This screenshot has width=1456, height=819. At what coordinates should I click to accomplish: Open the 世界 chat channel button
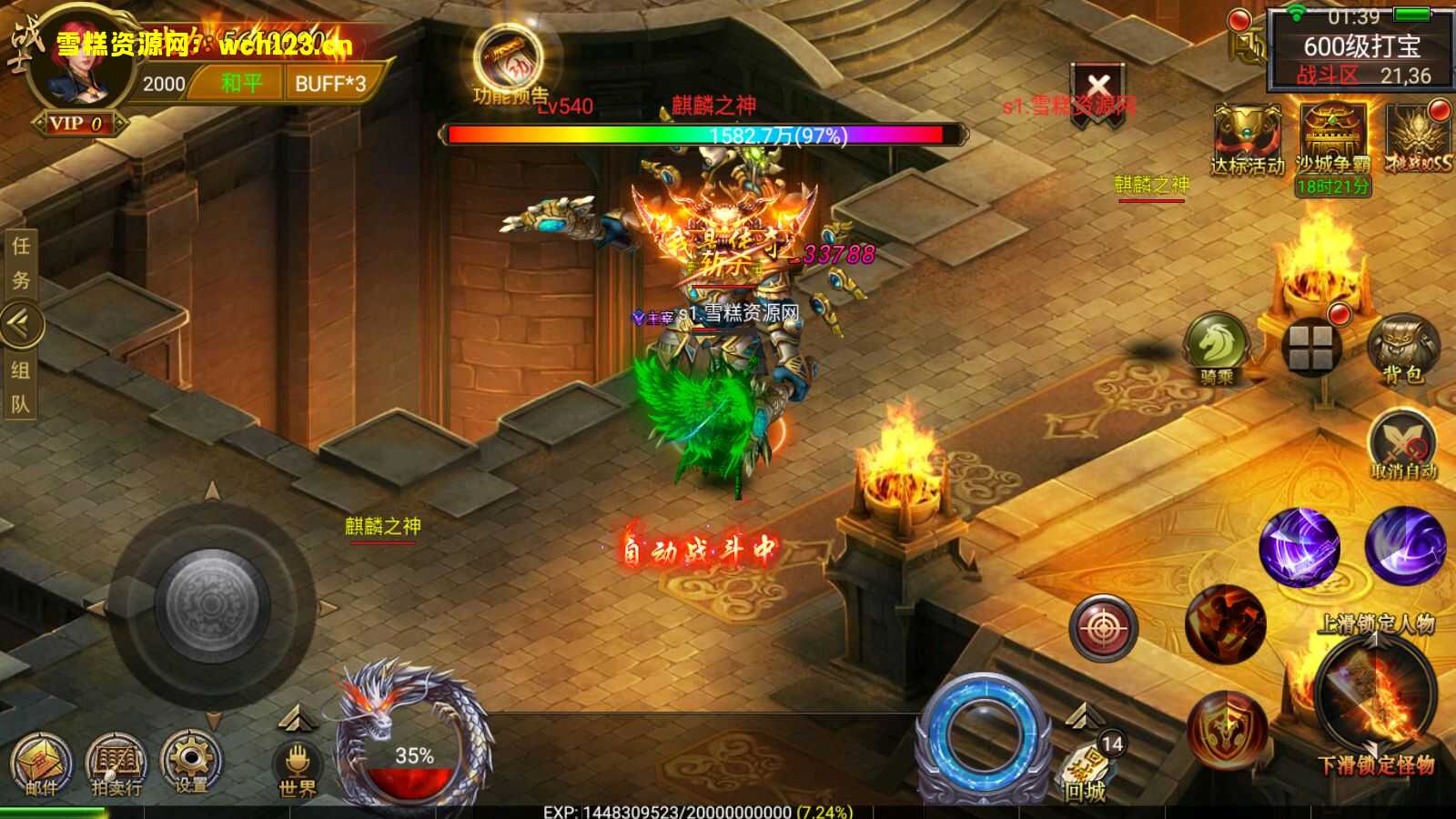coord(297,767)
